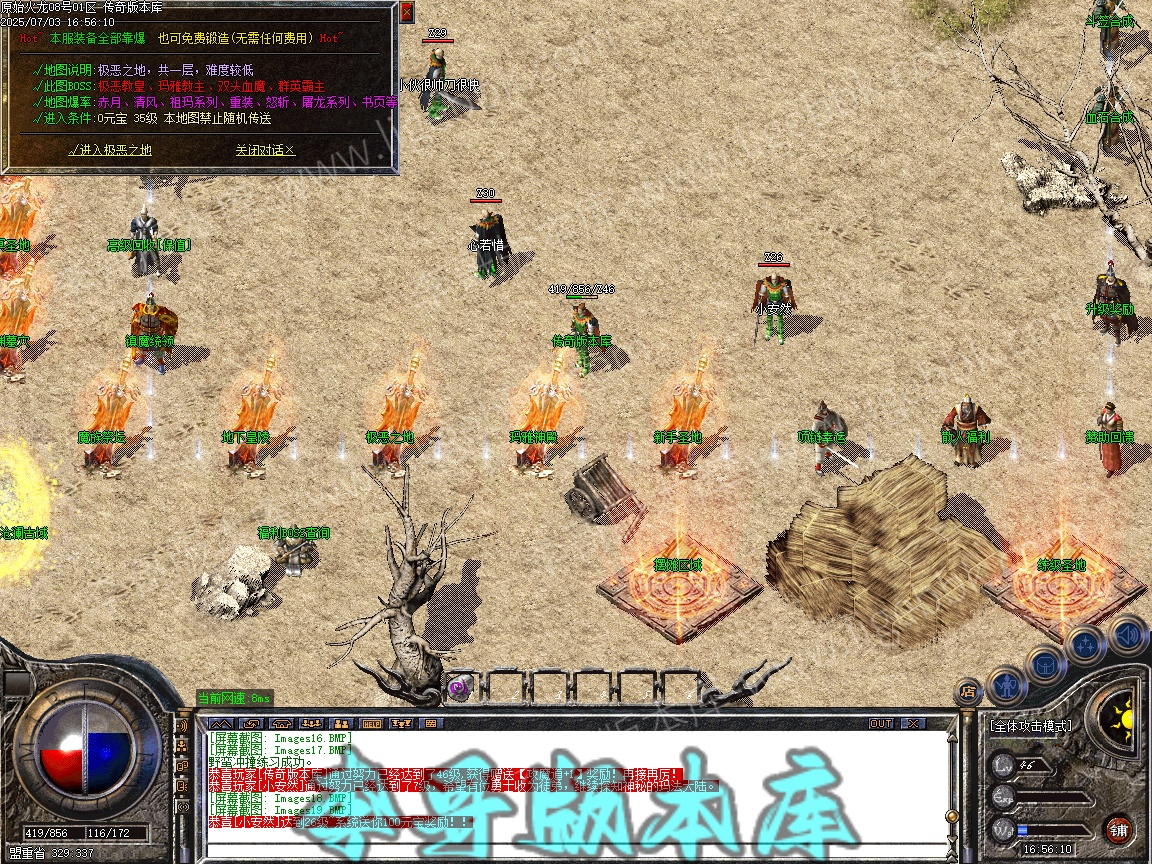Open the 店 shop button
The height and width of the screenshot is (864, 1152).
coord(967,690)
